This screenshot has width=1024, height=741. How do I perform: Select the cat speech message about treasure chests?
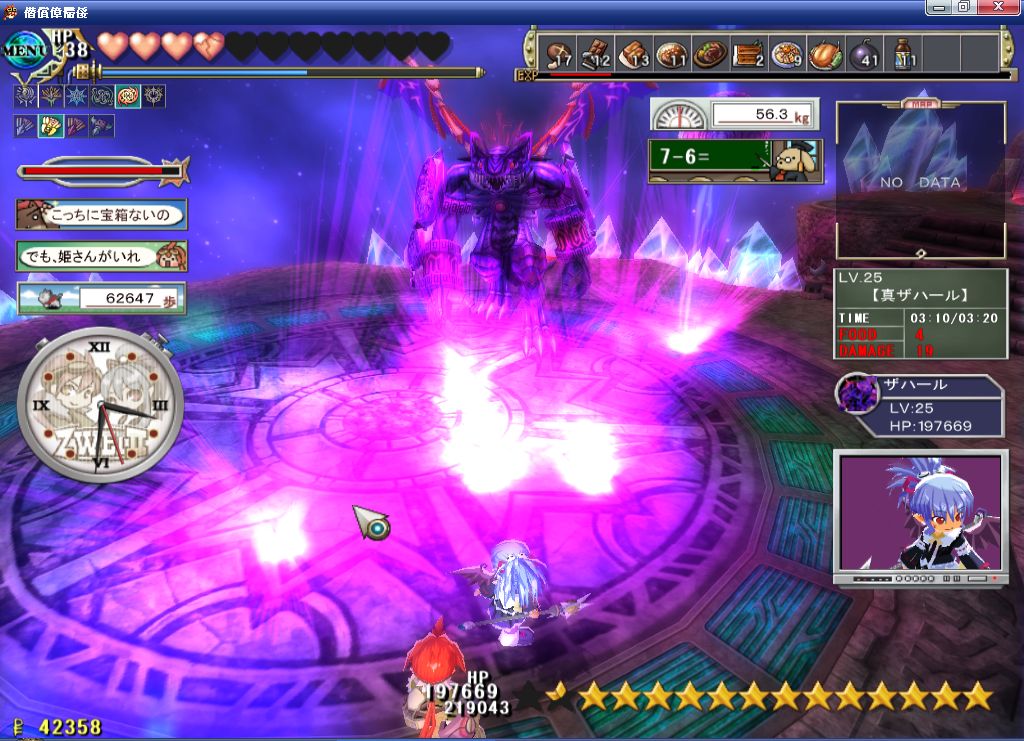click(101, 213)
